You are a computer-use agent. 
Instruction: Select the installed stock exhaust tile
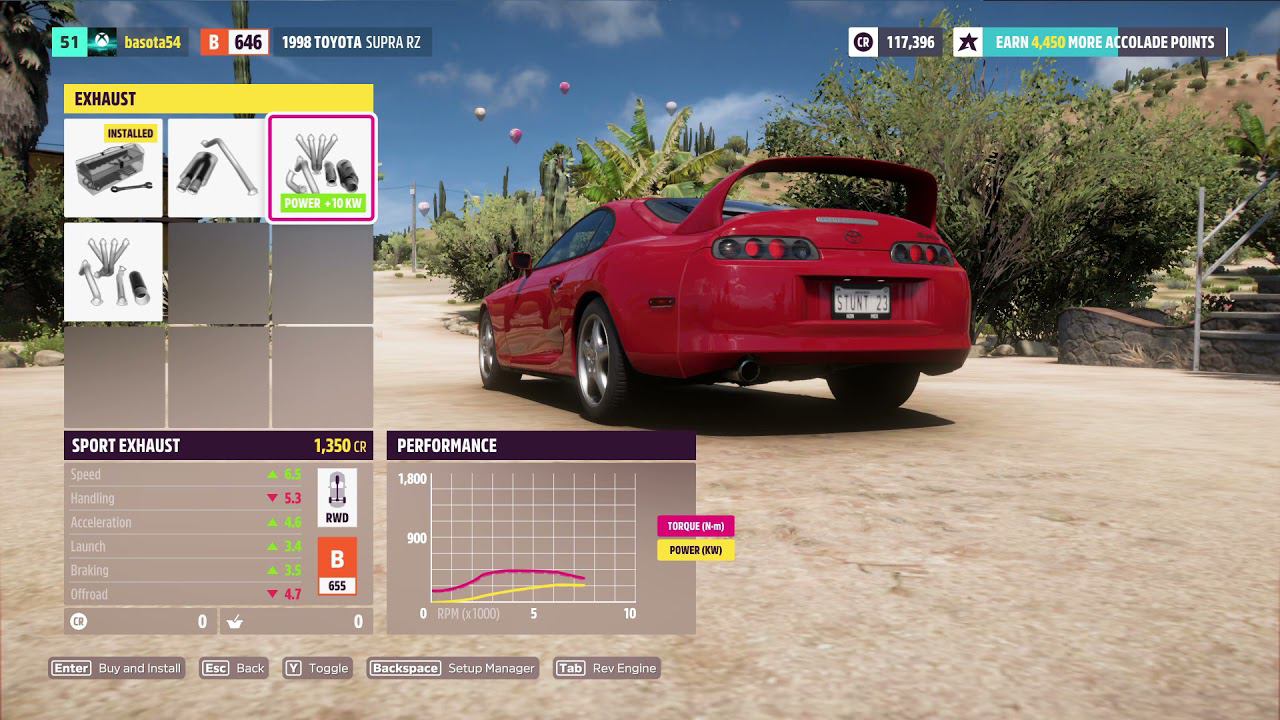(113, 168)
